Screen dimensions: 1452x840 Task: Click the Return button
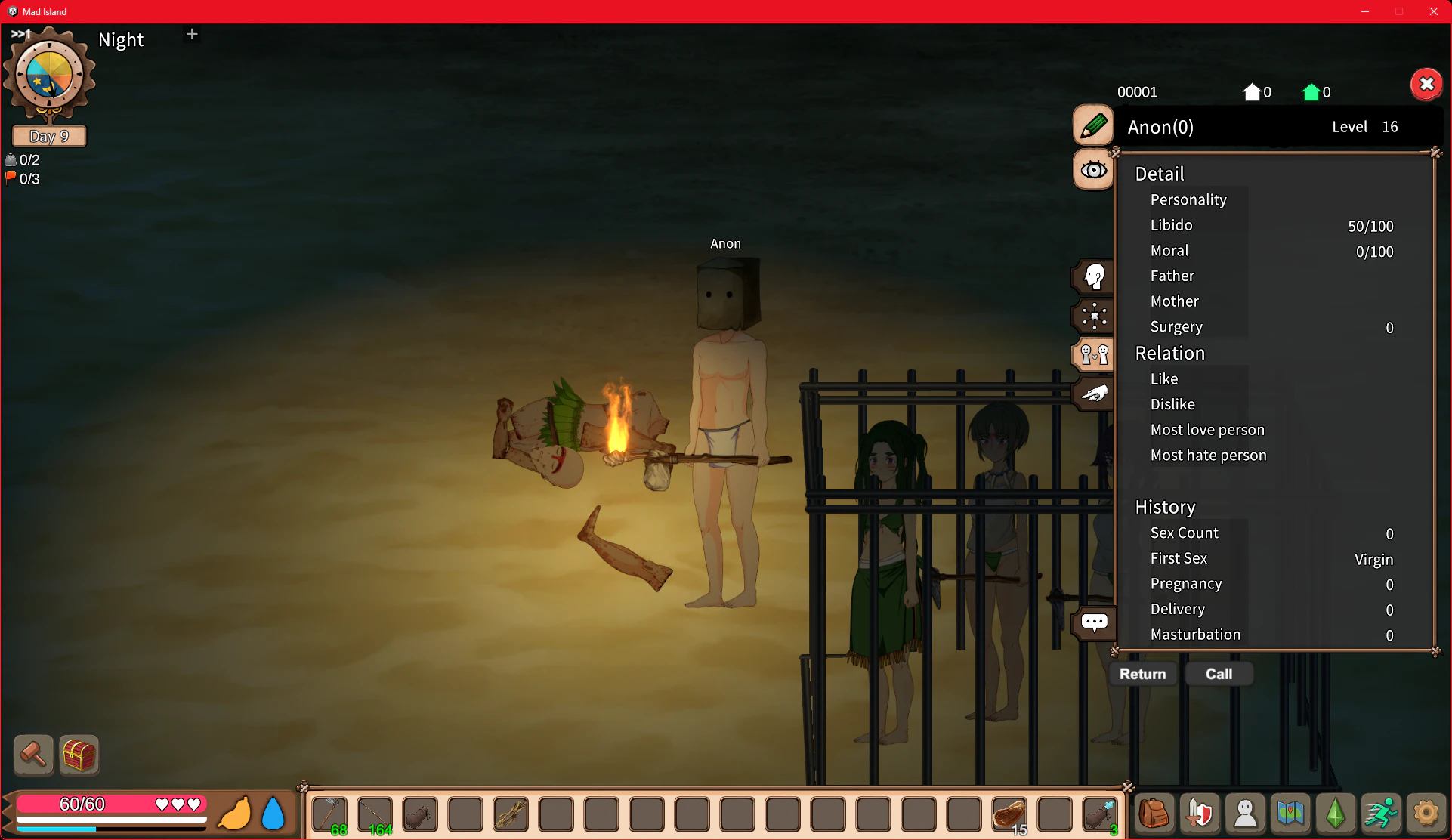(x=1142, y=674)
